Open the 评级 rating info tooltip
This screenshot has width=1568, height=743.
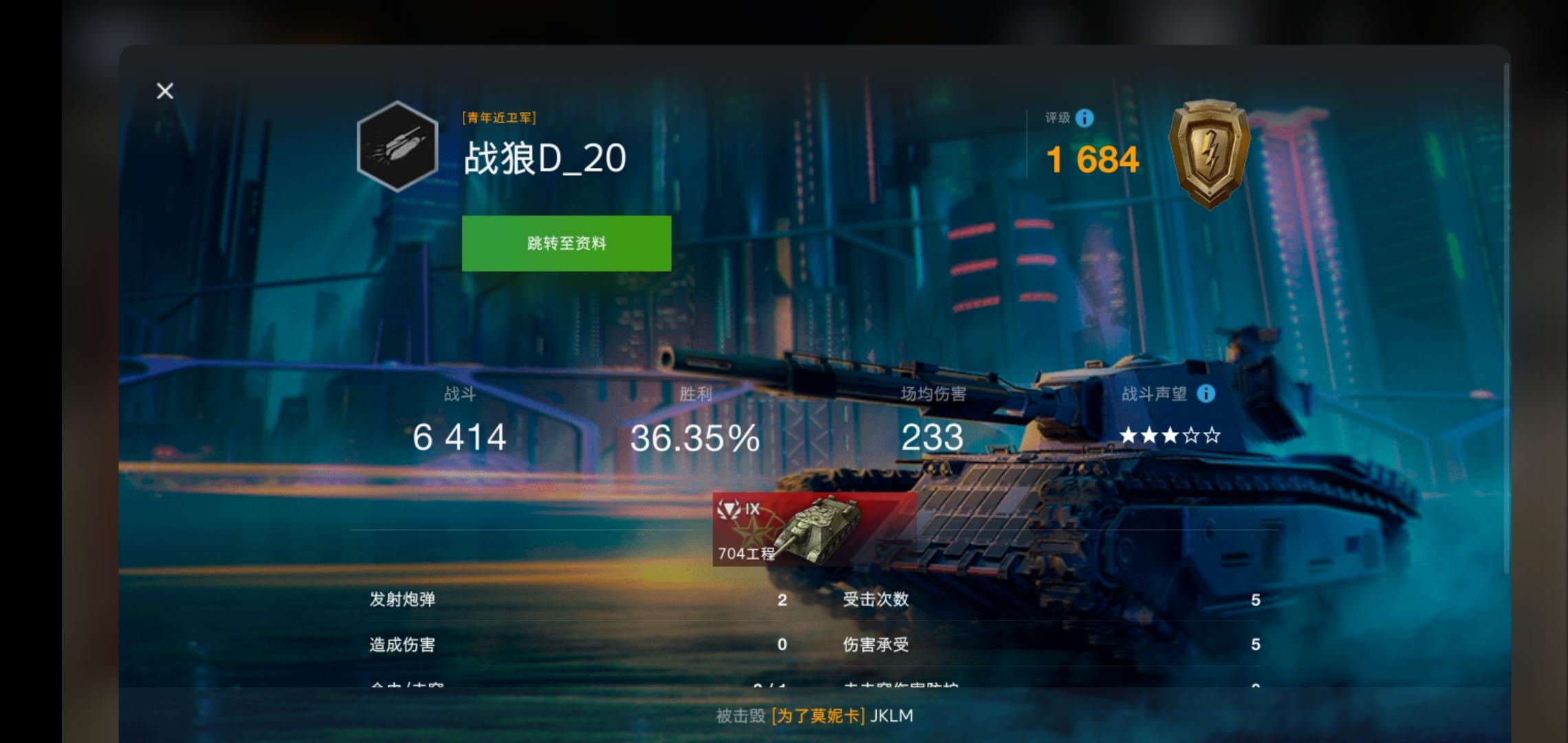[x=1085, y=118]
